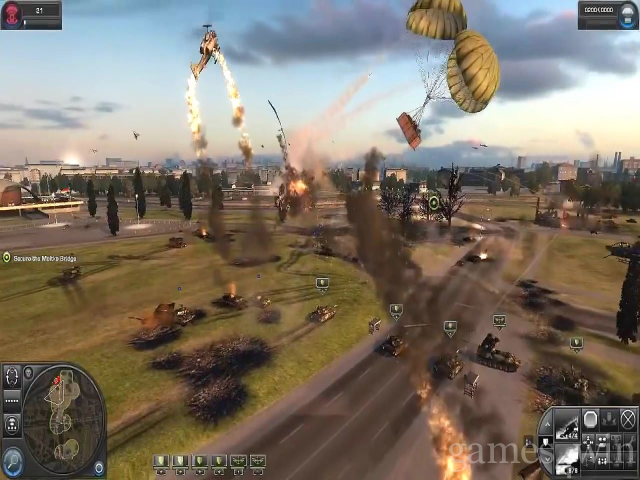Screen dimensions: 640x480
Task: Activate the octagon stop command
Action: [x=592, y=418]
